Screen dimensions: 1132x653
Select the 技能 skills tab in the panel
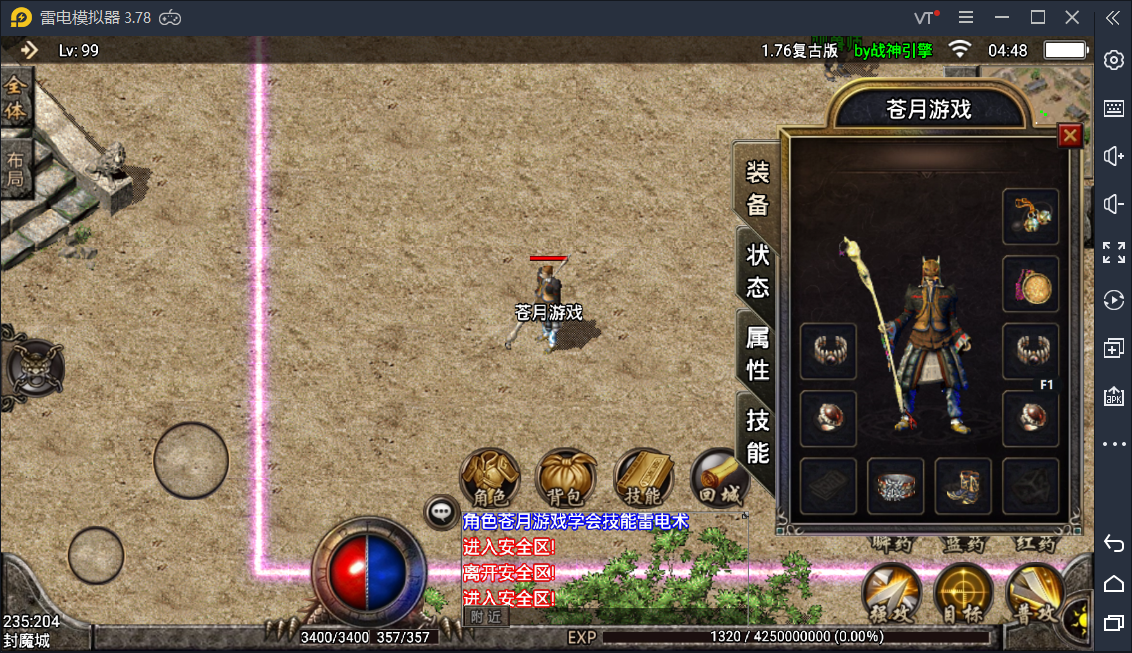tap(758, 437)
